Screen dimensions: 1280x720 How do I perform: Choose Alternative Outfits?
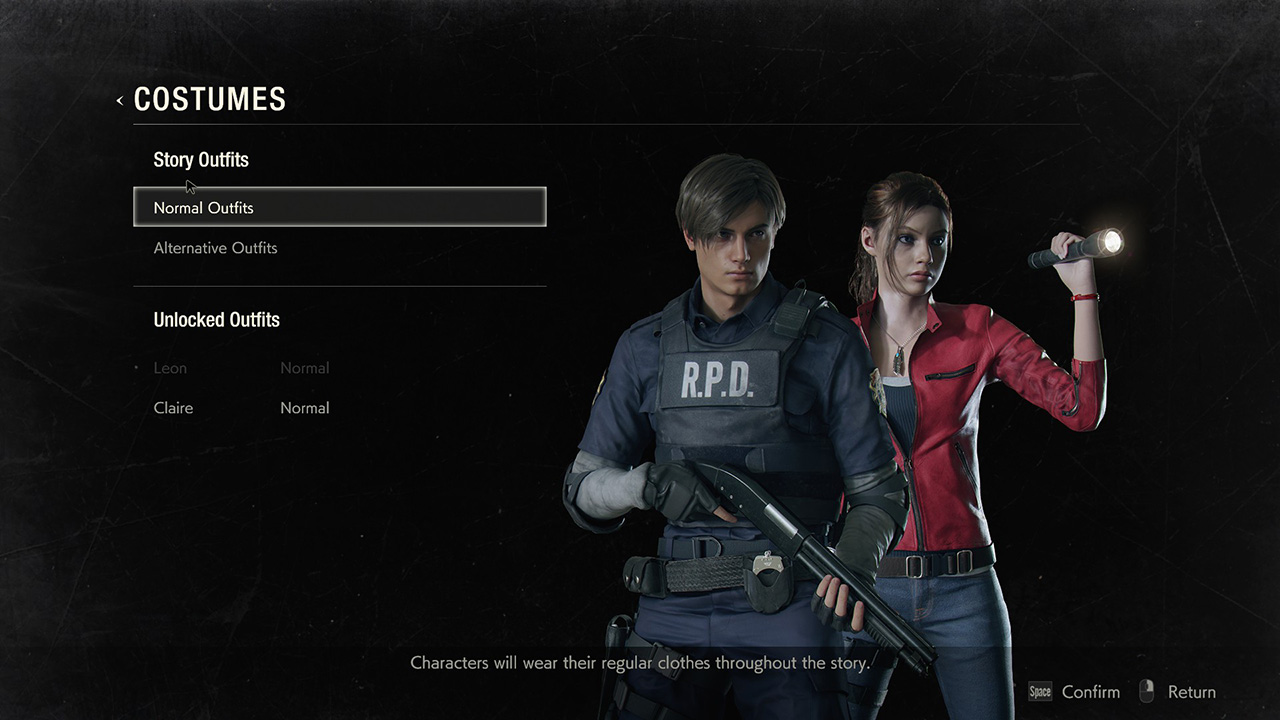point(216,248)
